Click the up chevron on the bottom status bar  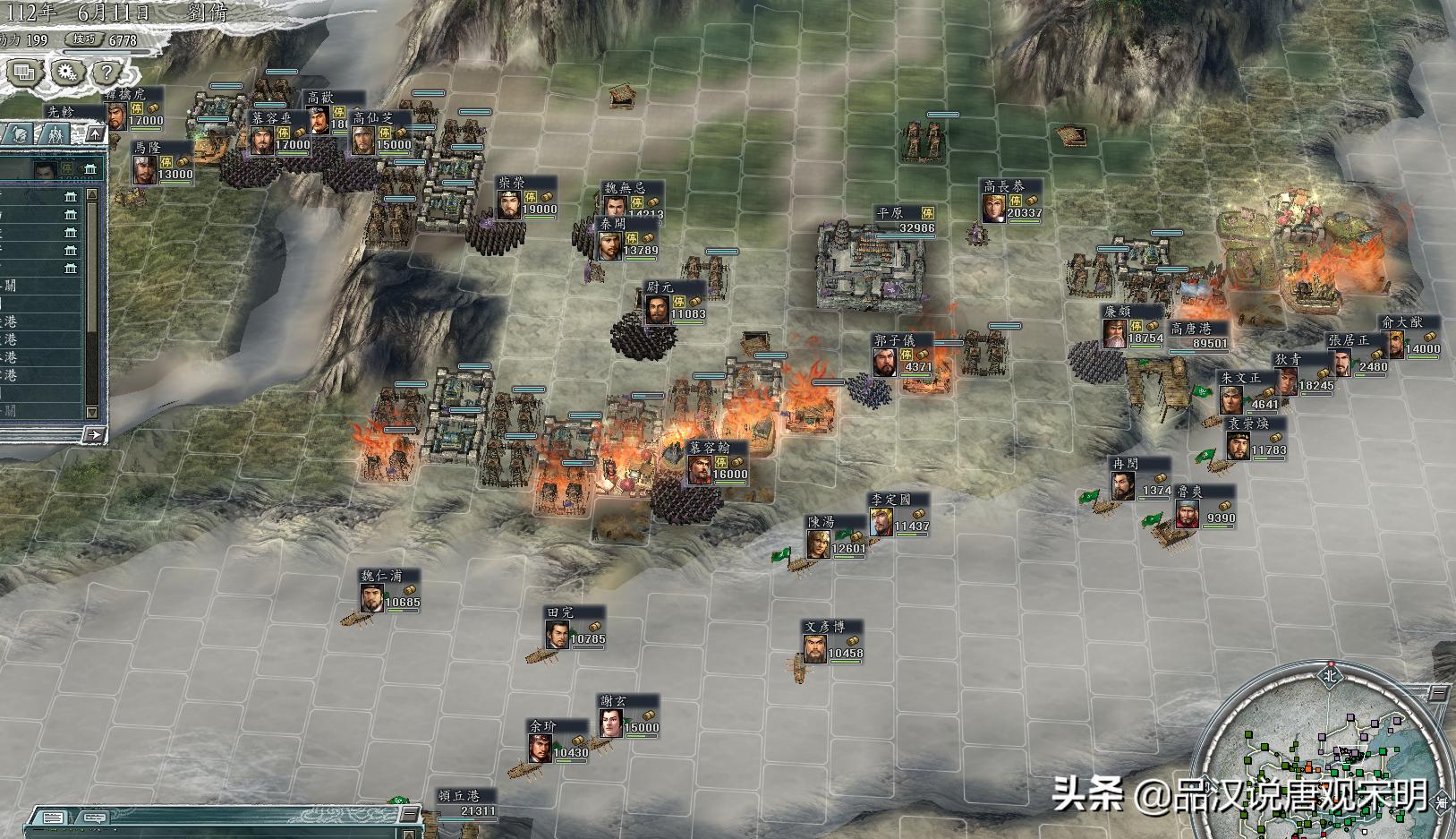408,834
